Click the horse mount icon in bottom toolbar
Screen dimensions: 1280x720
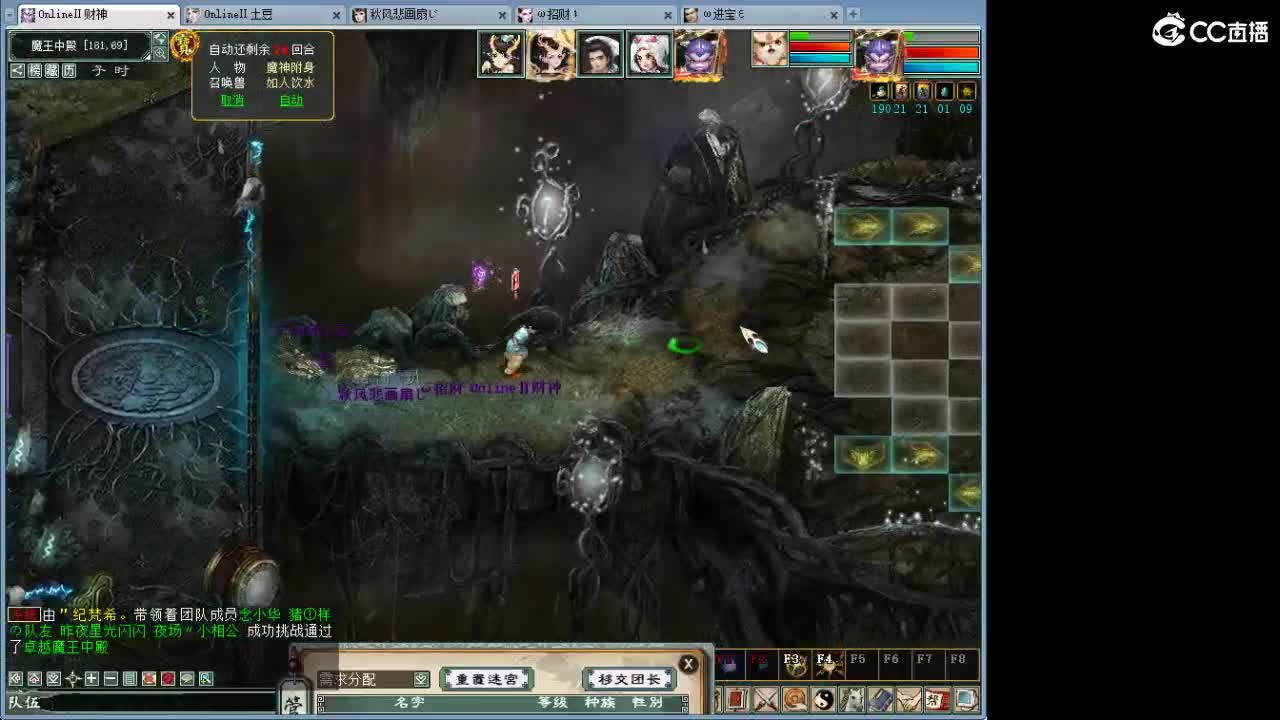point(852,697)
